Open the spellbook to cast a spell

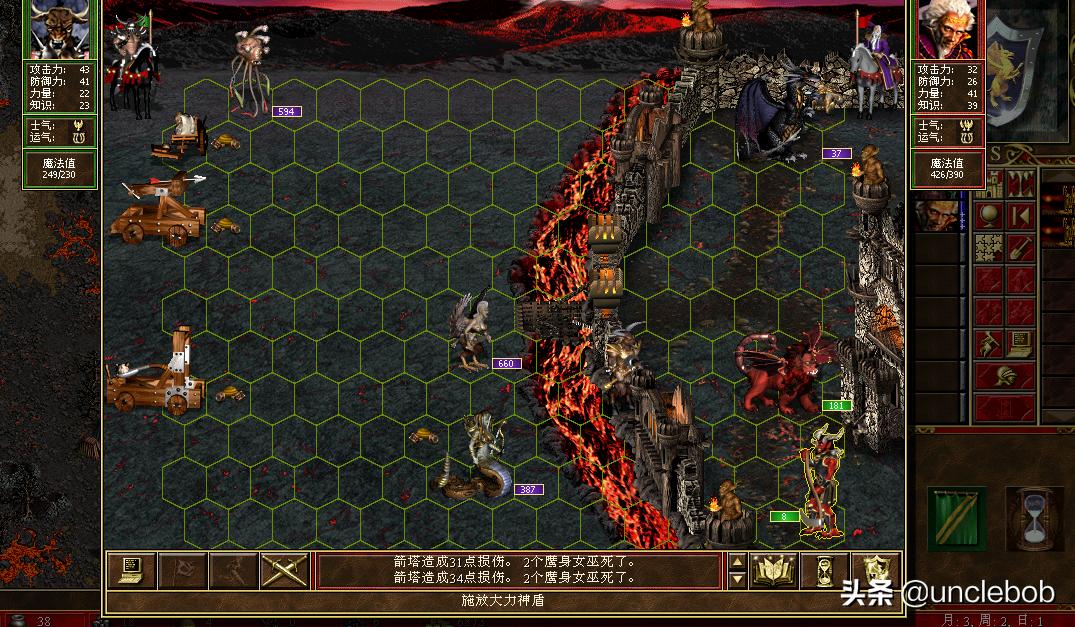[774, 570]
